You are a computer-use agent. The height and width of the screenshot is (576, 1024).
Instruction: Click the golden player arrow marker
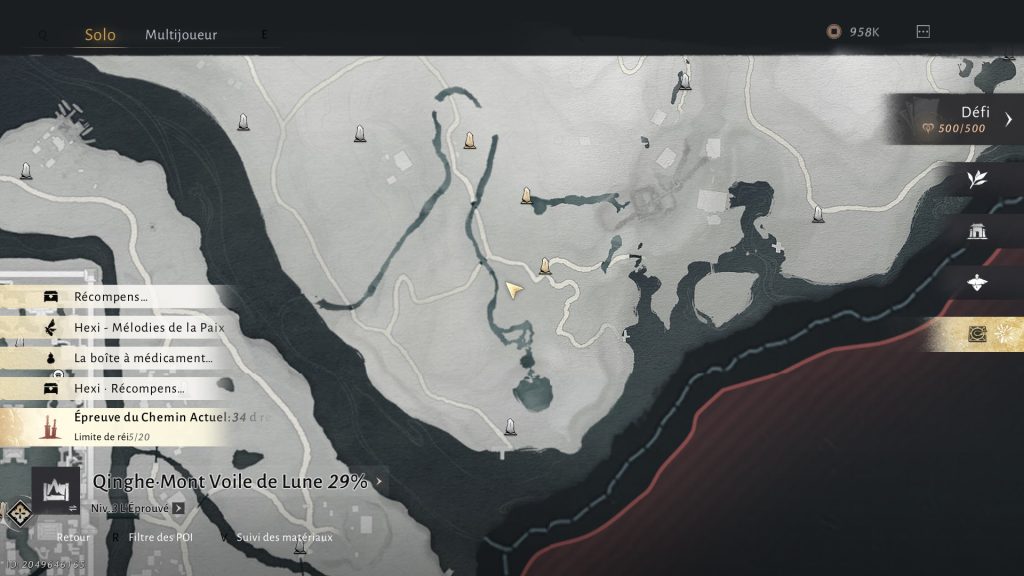tap(514, 290)
